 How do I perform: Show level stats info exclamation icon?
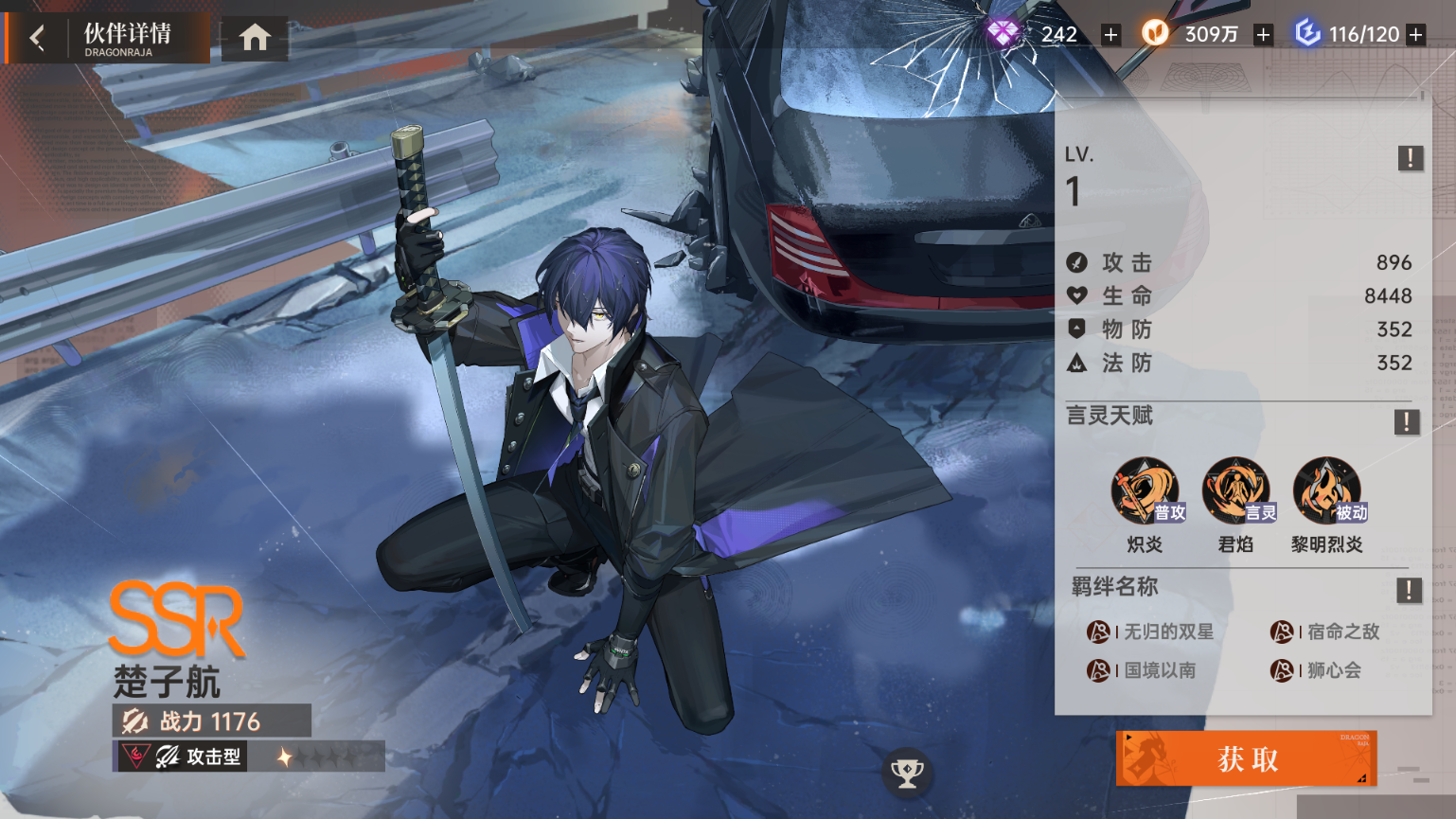click(1410, 158)
